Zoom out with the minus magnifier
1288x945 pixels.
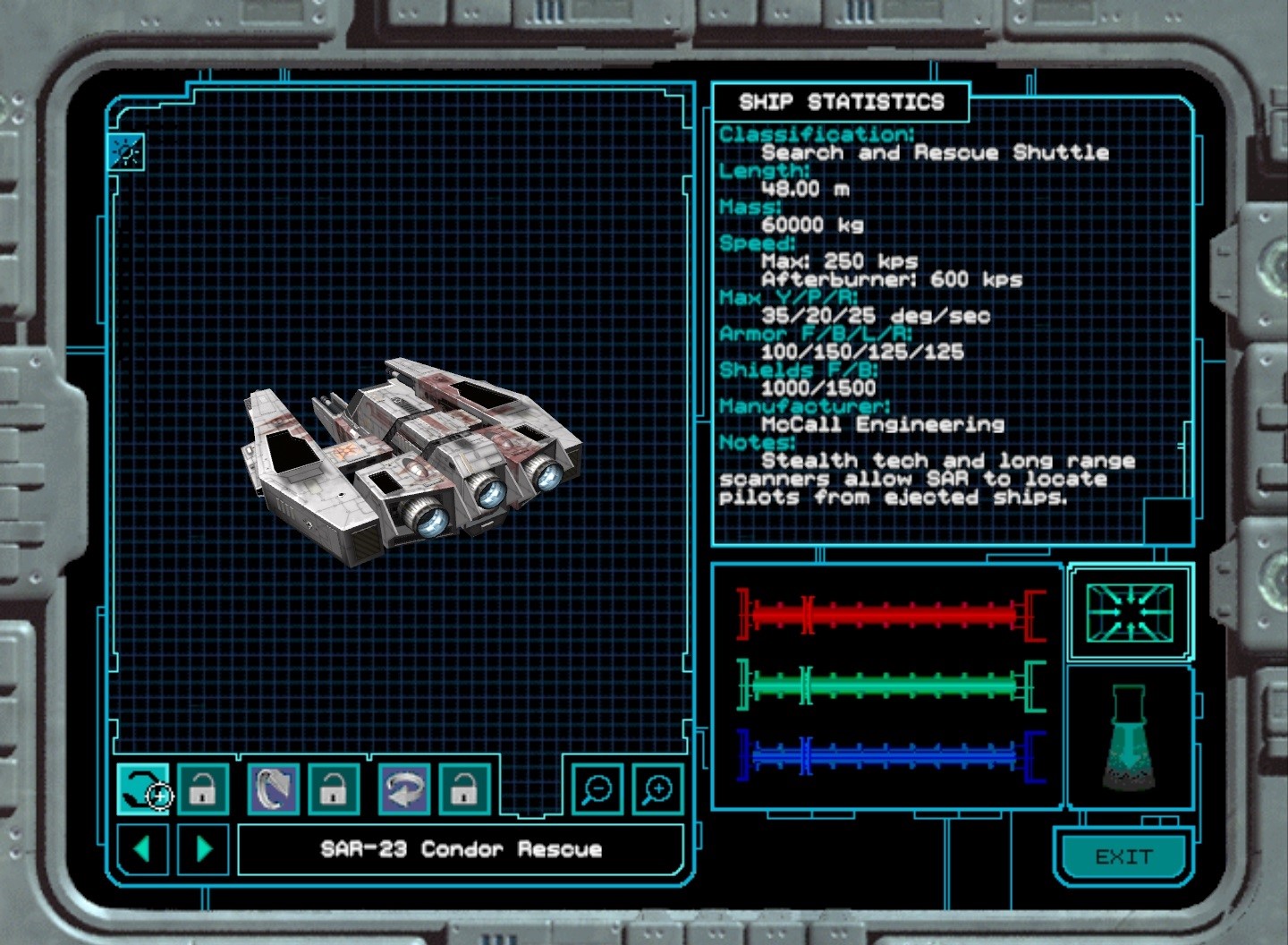tap(597, 789)
